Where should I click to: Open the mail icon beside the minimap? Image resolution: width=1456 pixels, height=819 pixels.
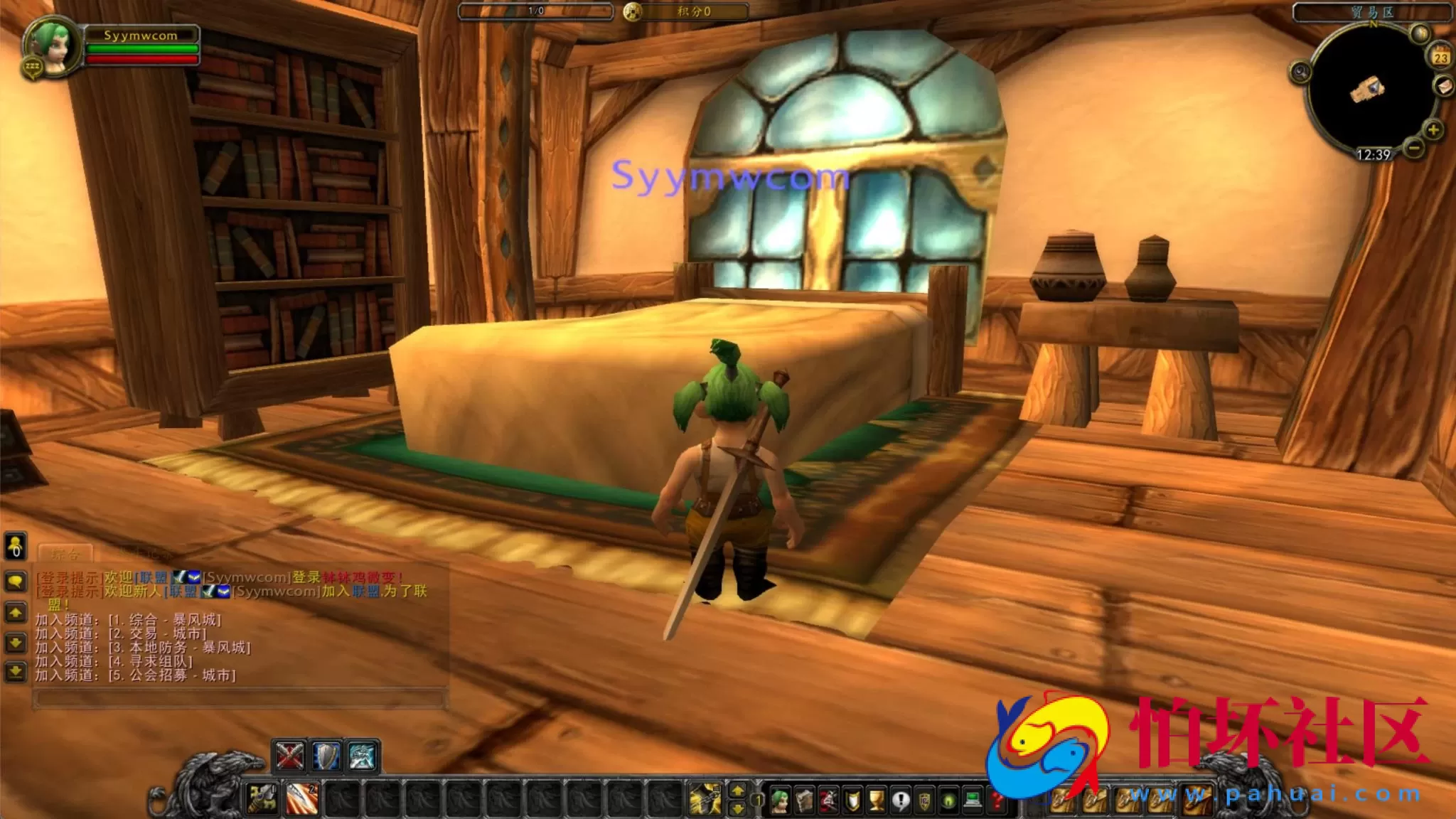click(1444, 86)
